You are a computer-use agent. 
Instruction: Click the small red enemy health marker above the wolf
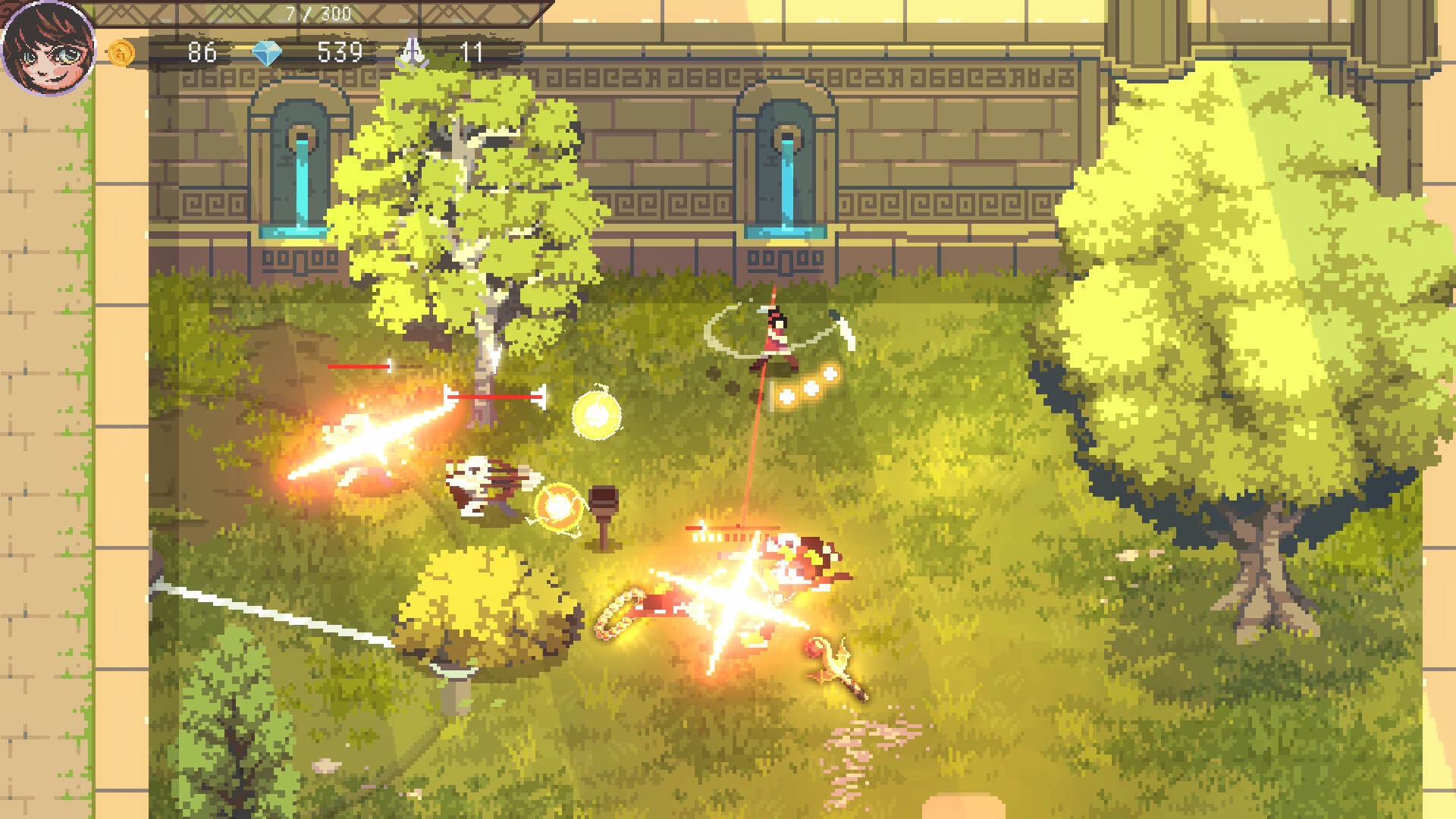coord(360,366)
